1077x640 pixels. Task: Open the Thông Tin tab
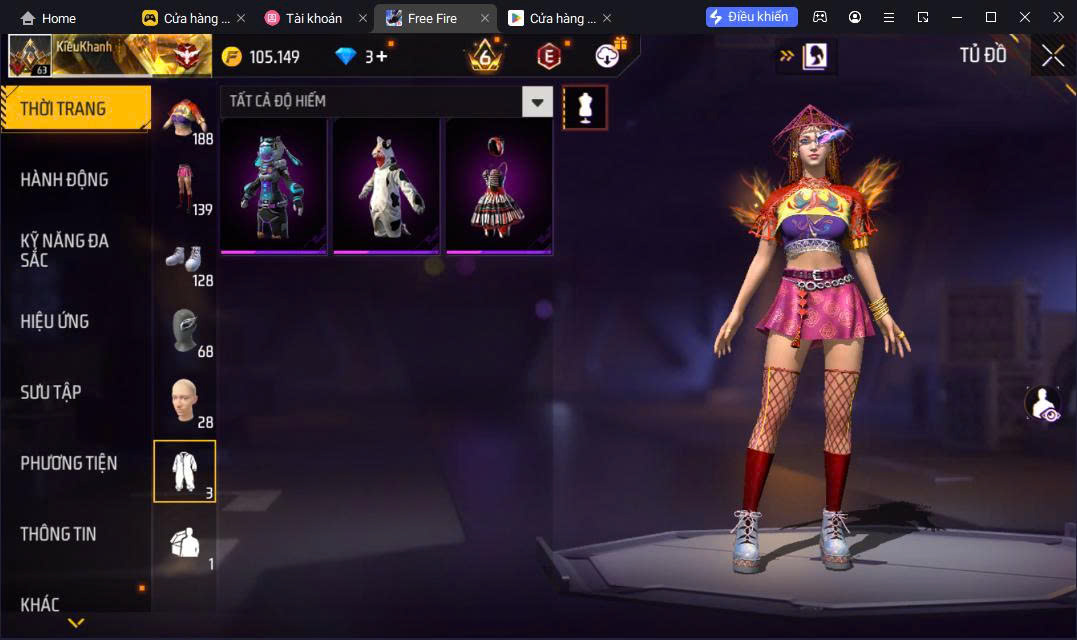pos(59,534)
